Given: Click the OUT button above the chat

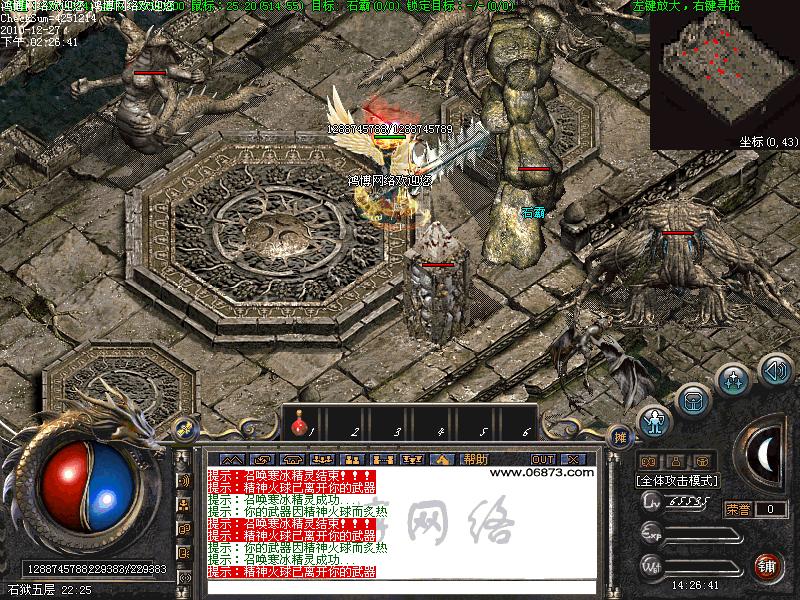Looking at the screenshot, I should tap(543, 459).
